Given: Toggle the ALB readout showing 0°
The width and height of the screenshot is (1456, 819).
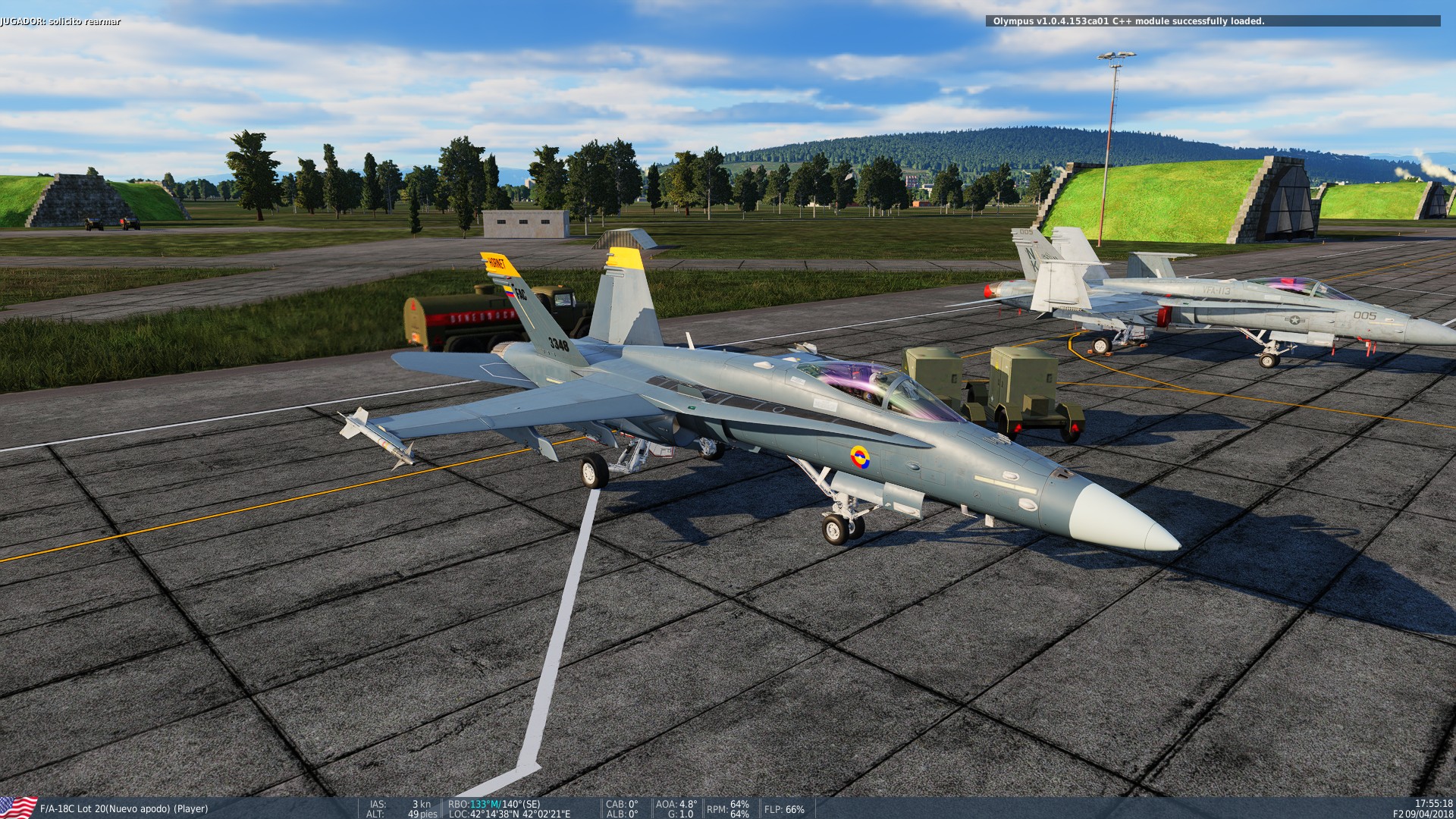Looking at the screenshot, I should click(620, 814).
